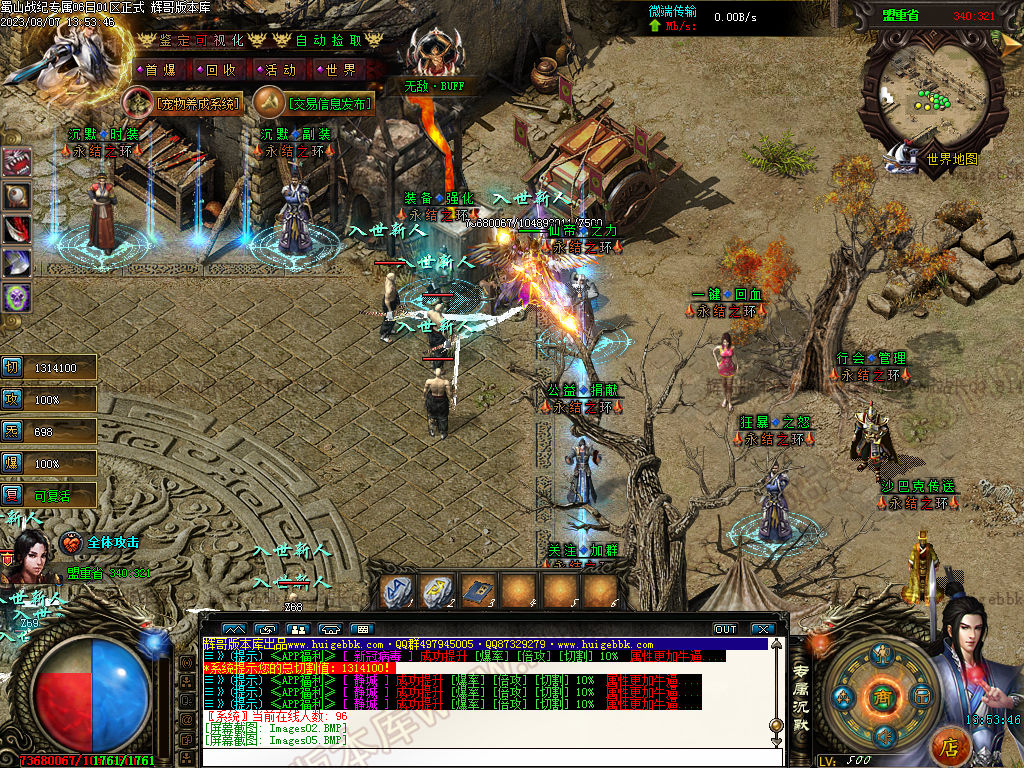Viewport: 1024px width, 768px height.
Task: Open the 商 shop center button
Action: [x=882, y=695]
